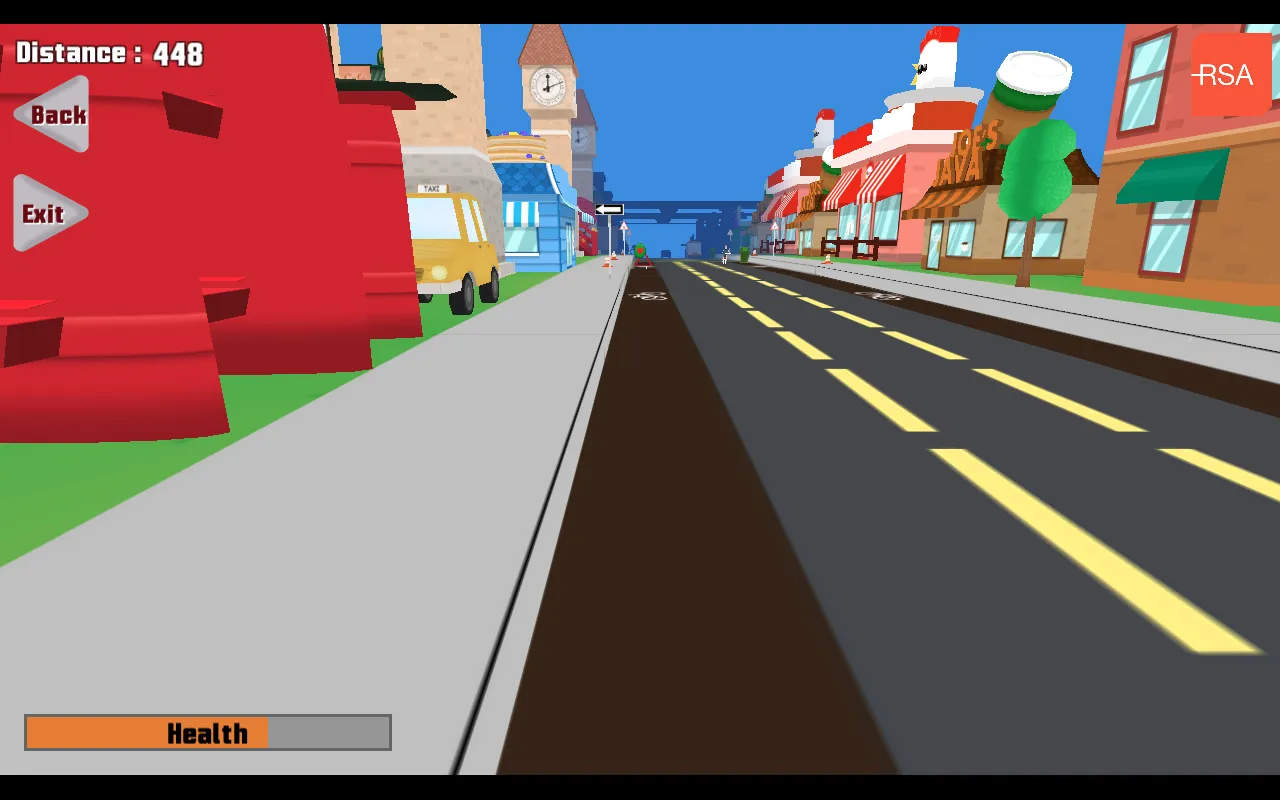The width and height of the screenshot is (1280, 800).
Task: Click the clock face on the tower
Action: pyautogui.click(x=545, y=84)
